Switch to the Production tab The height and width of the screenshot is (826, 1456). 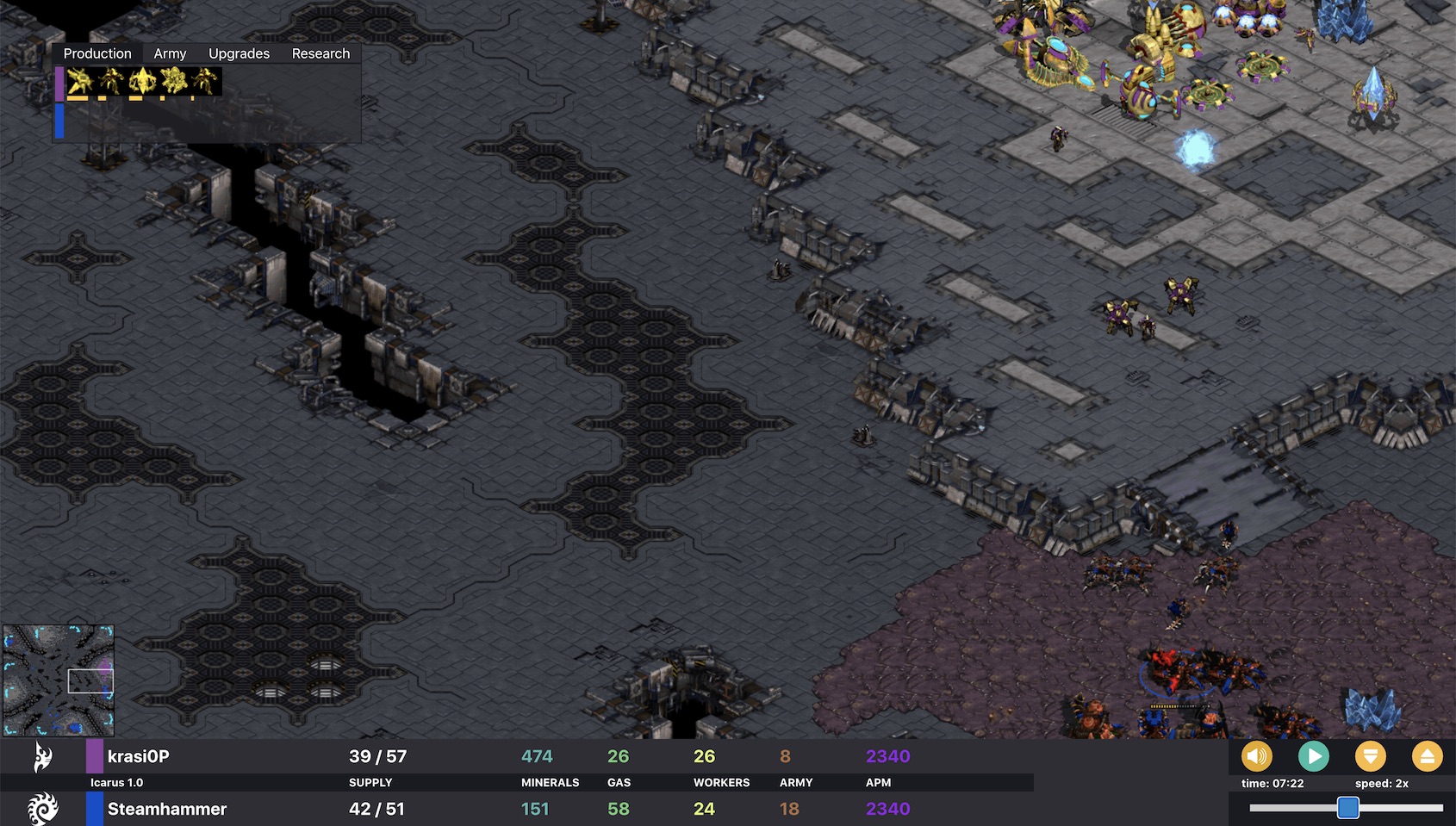(x=97, y=53)
